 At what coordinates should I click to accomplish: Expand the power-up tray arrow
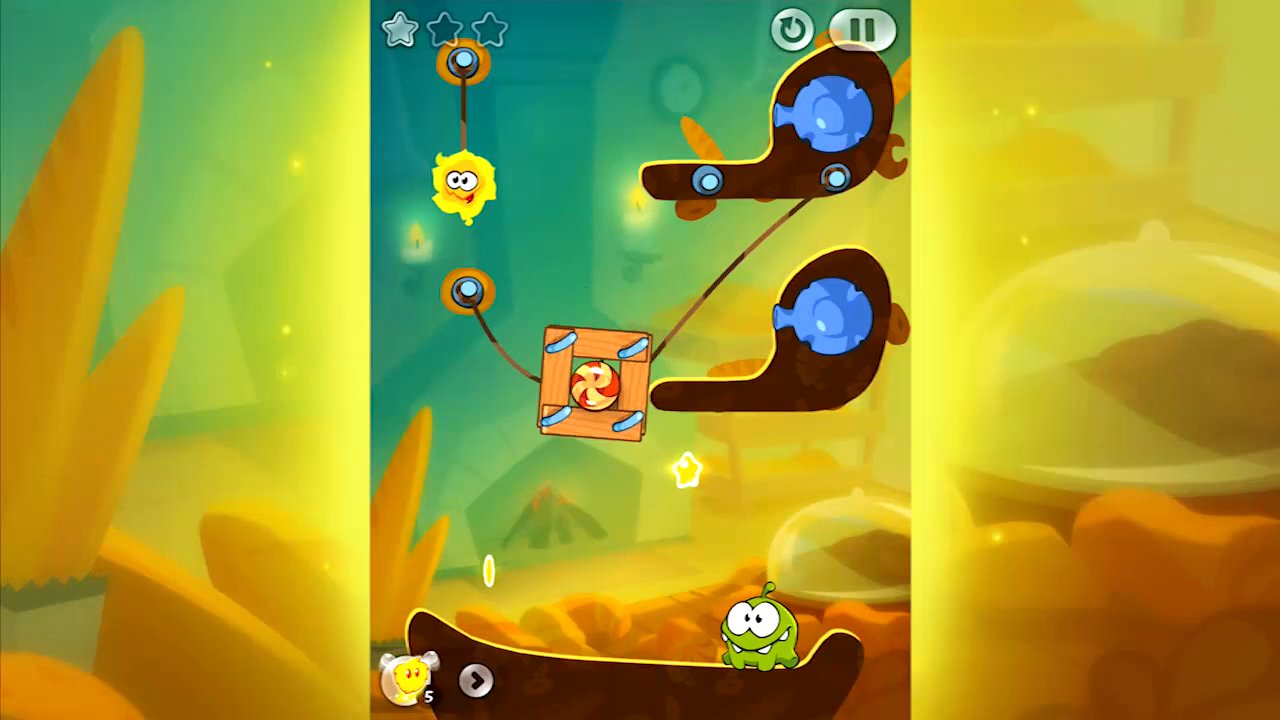[x=477, y=682]
